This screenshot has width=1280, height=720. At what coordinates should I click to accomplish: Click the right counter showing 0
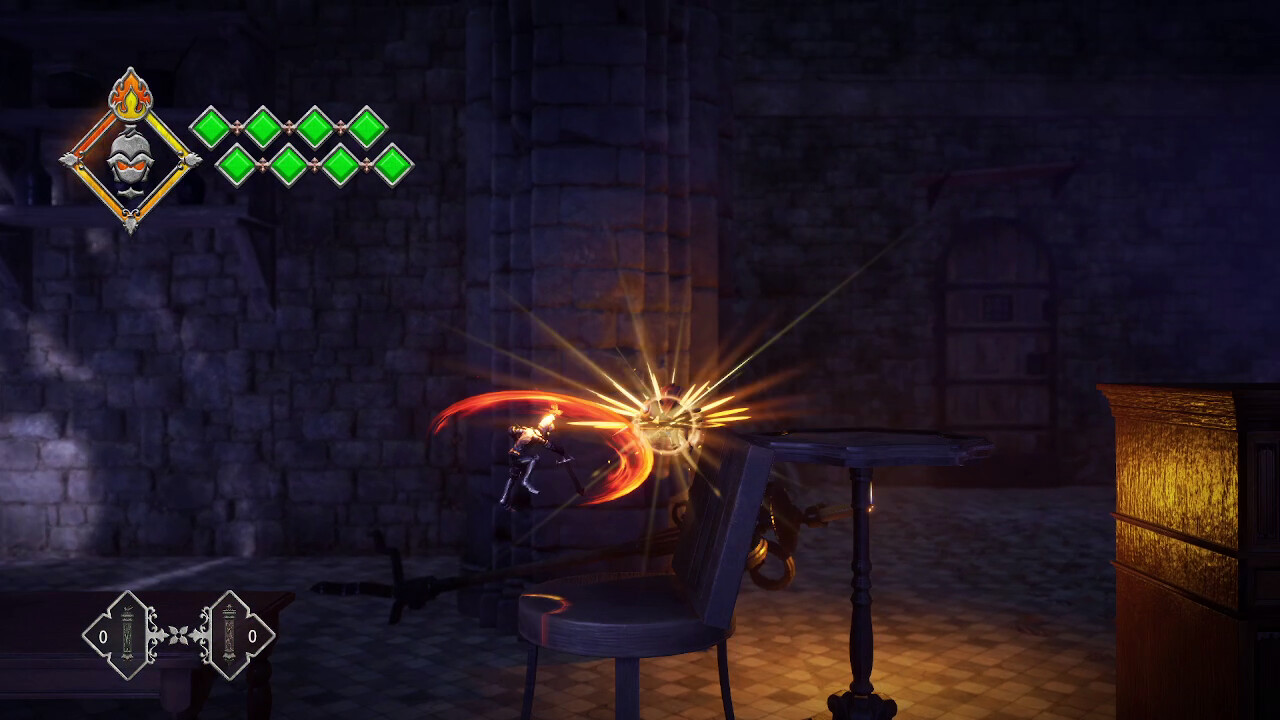(253, 635)
